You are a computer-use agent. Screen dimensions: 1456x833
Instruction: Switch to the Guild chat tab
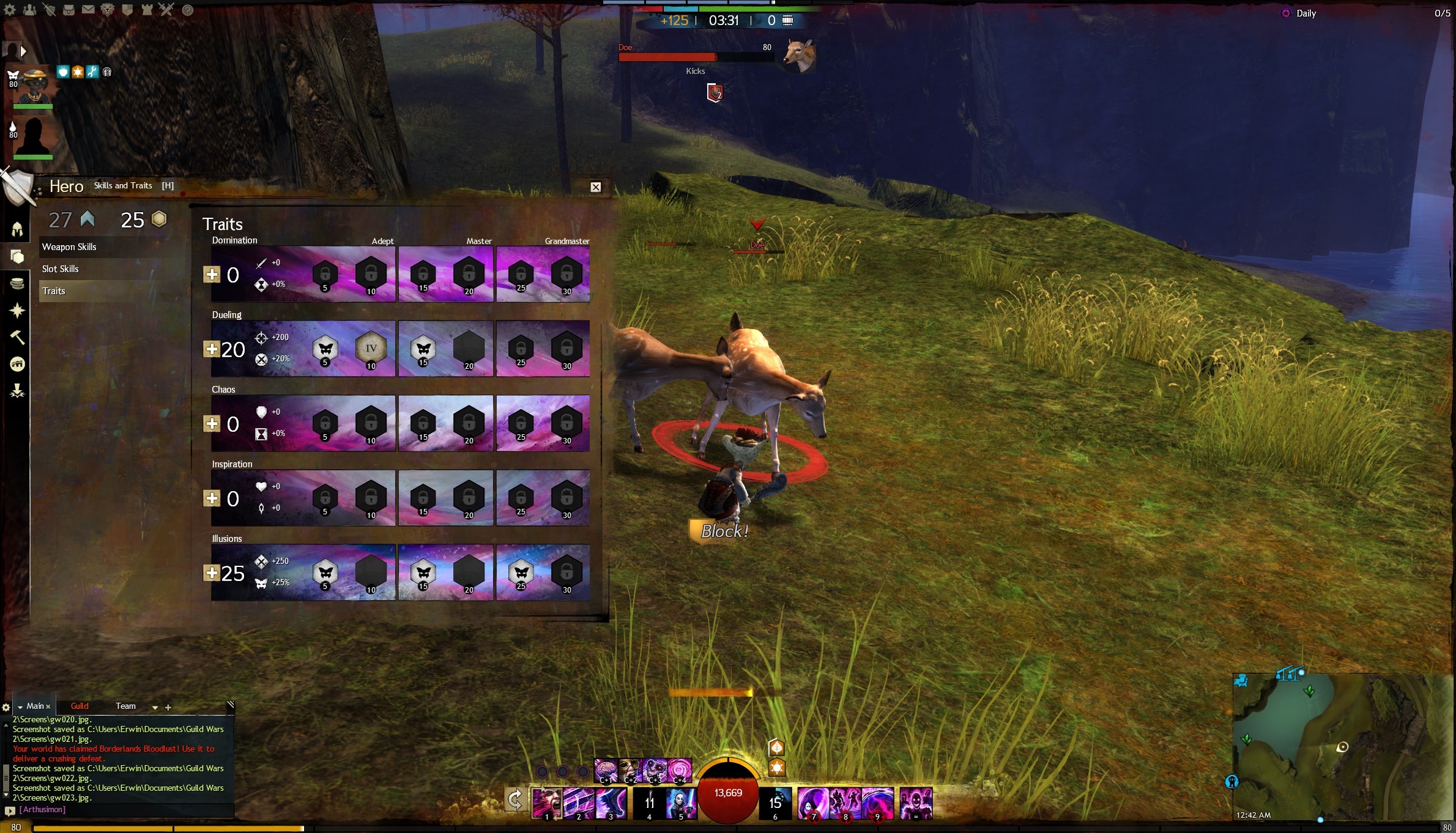[x=80, y=706]
